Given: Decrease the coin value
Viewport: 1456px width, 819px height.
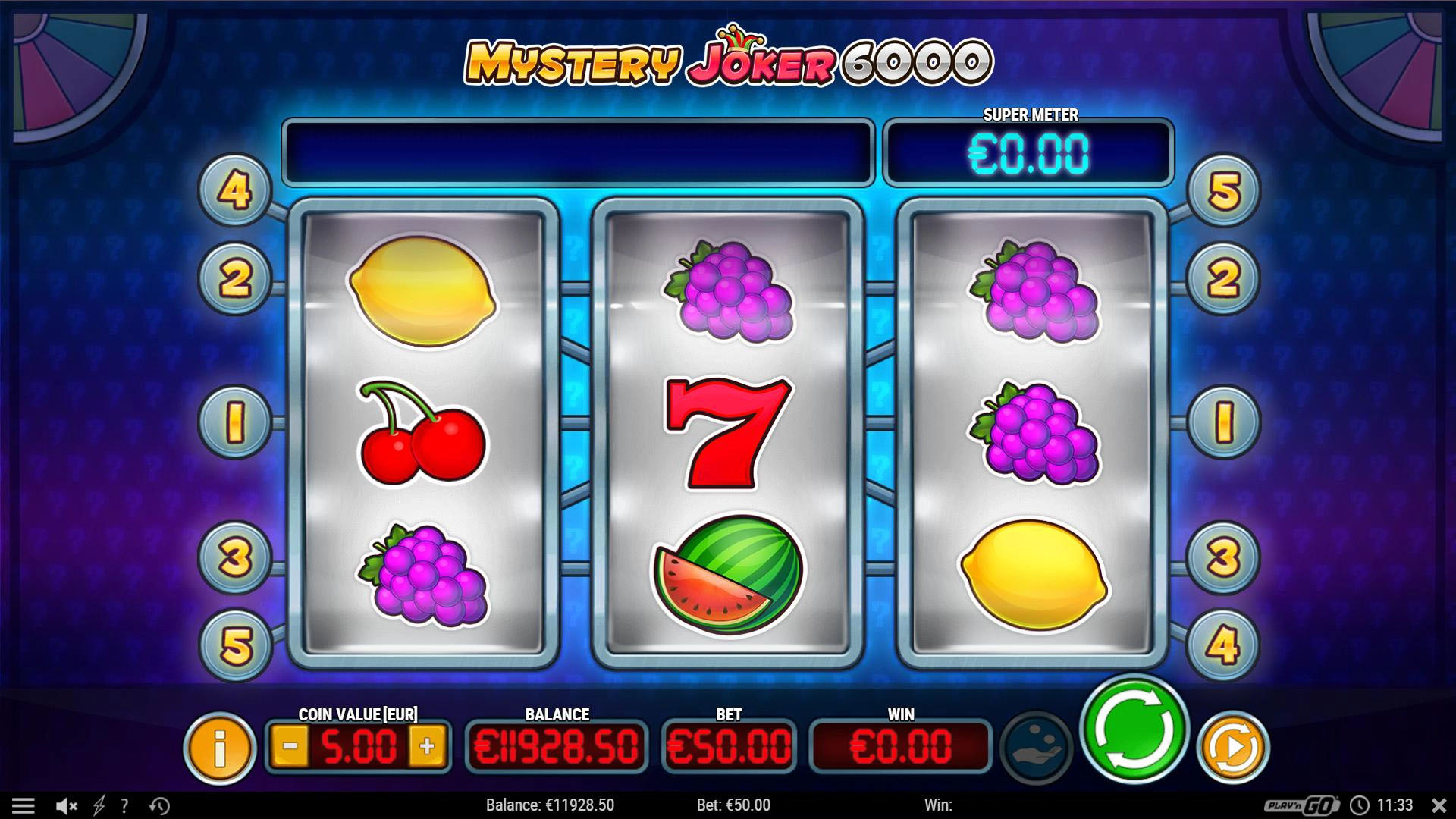Looking at the screenshot, I should coord(290,746).
